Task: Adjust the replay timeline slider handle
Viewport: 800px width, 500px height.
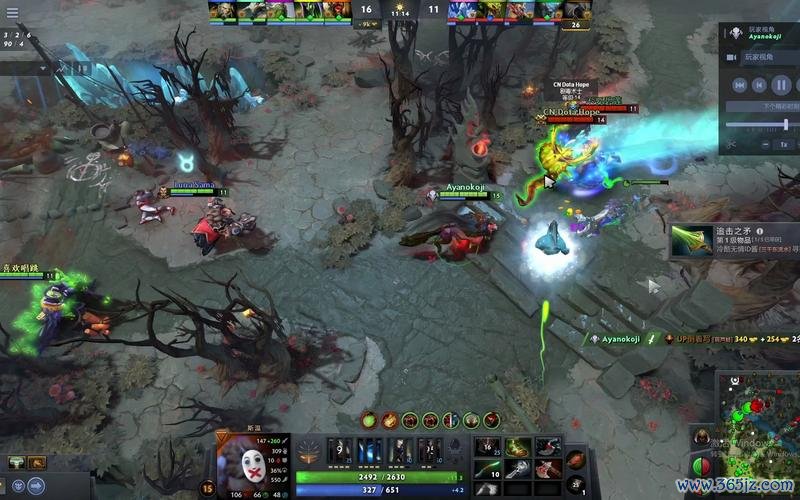Action: click(785, 124)
